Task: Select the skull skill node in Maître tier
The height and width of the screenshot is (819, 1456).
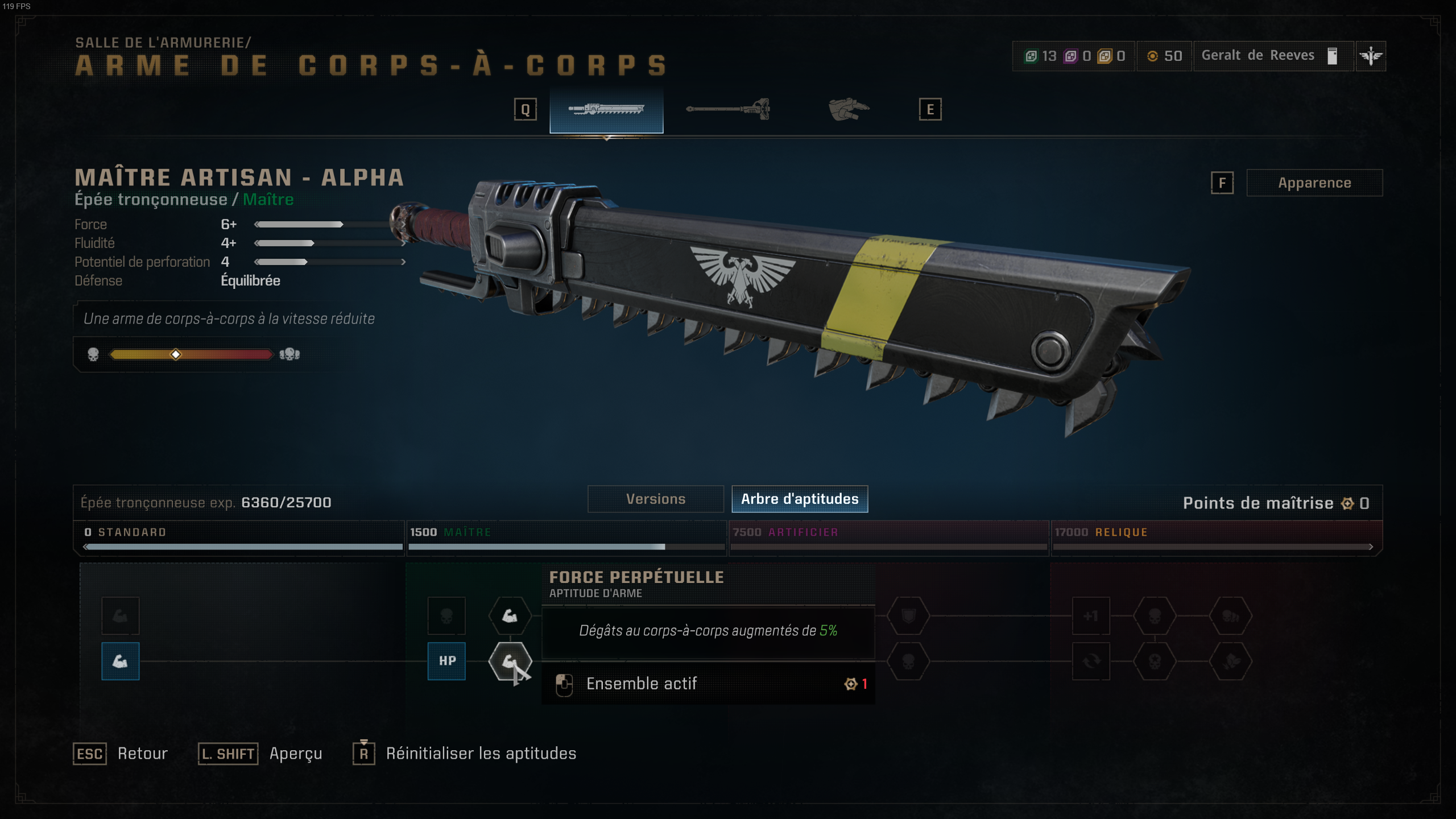Action: coord(446,616)
